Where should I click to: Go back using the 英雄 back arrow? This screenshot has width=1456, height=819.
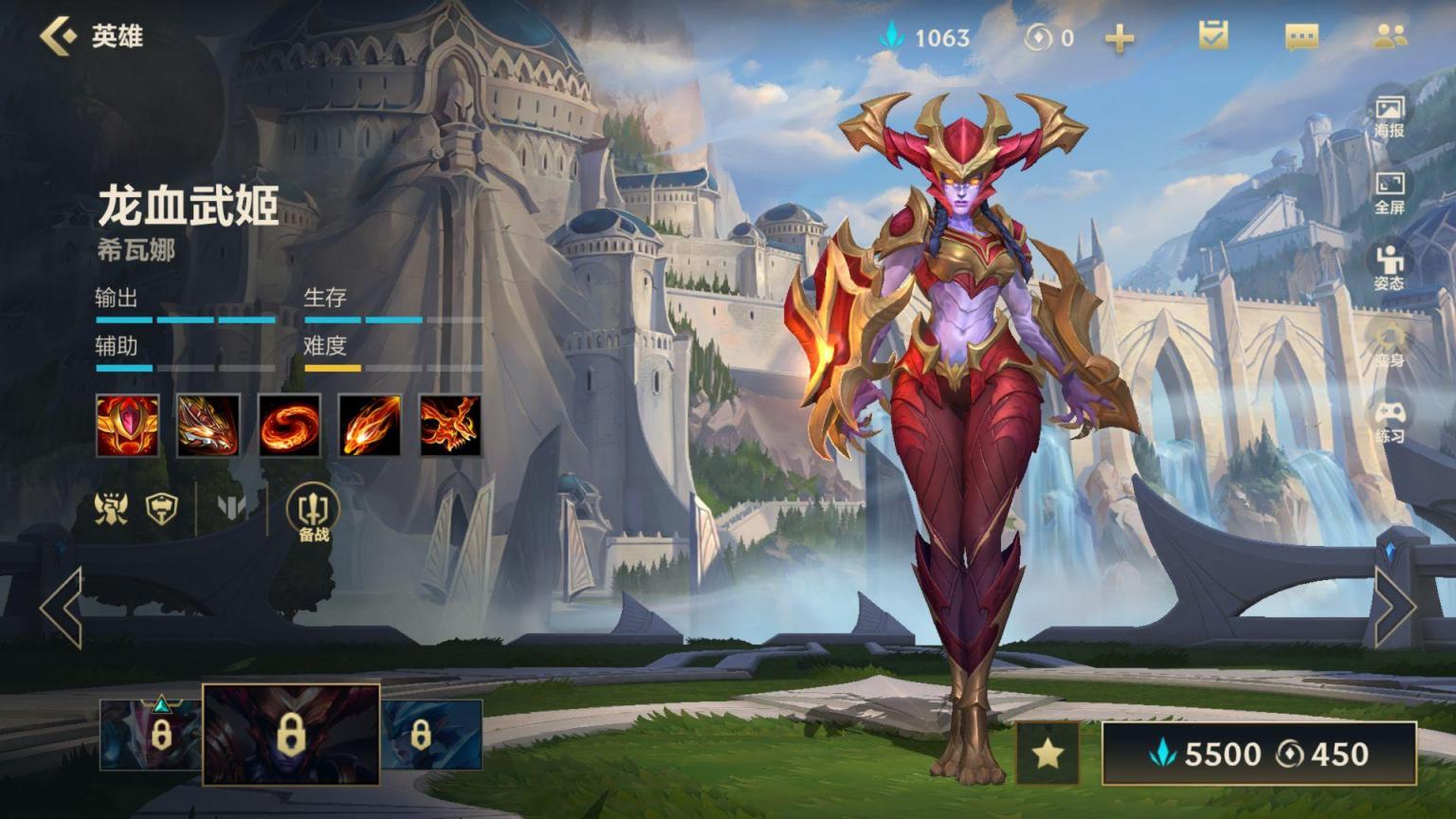point(59,36)
